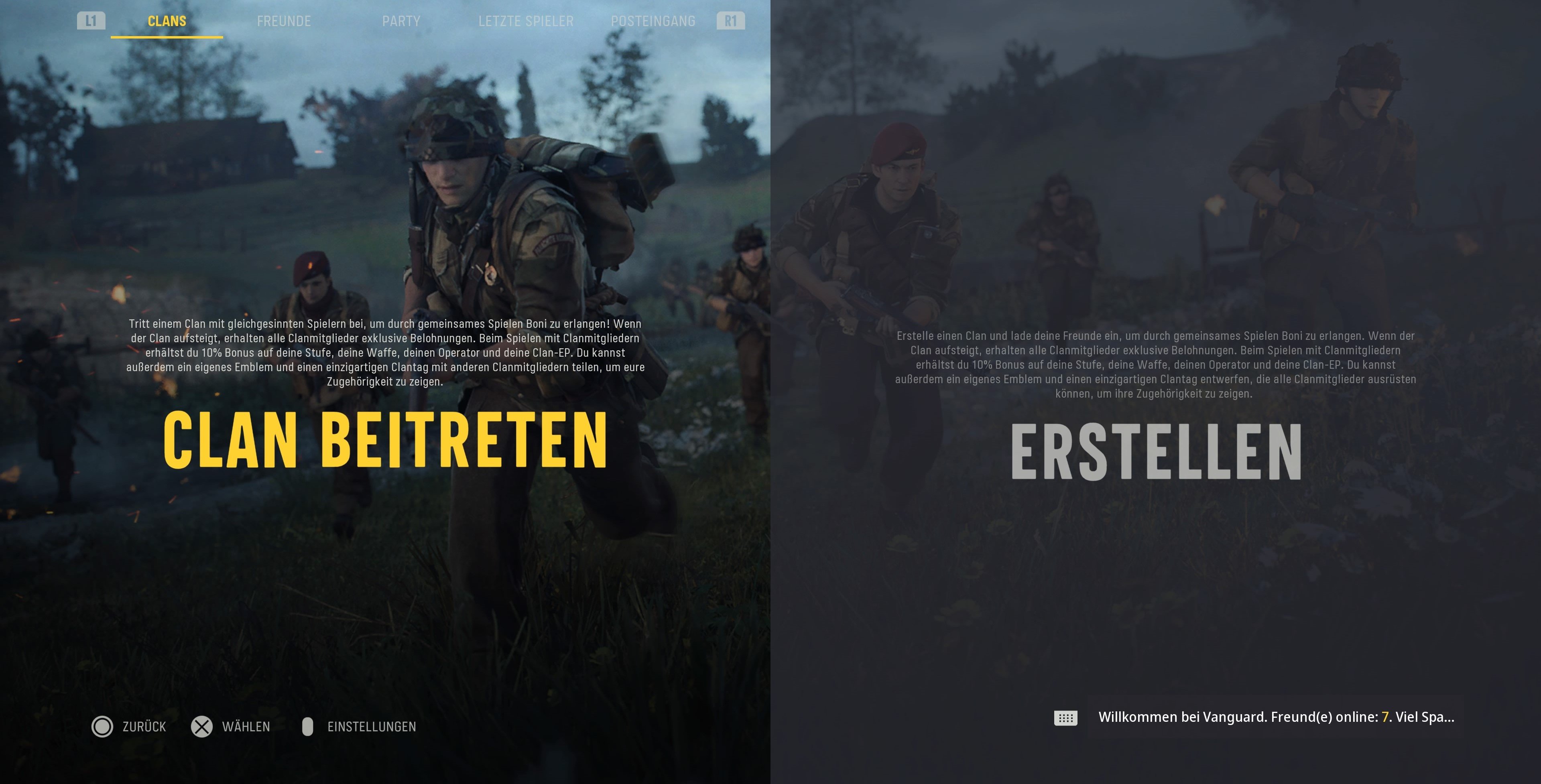Screen dimensions: 1541x784
Task: Click ZURÜCK to go back
Action: point(144,727)
